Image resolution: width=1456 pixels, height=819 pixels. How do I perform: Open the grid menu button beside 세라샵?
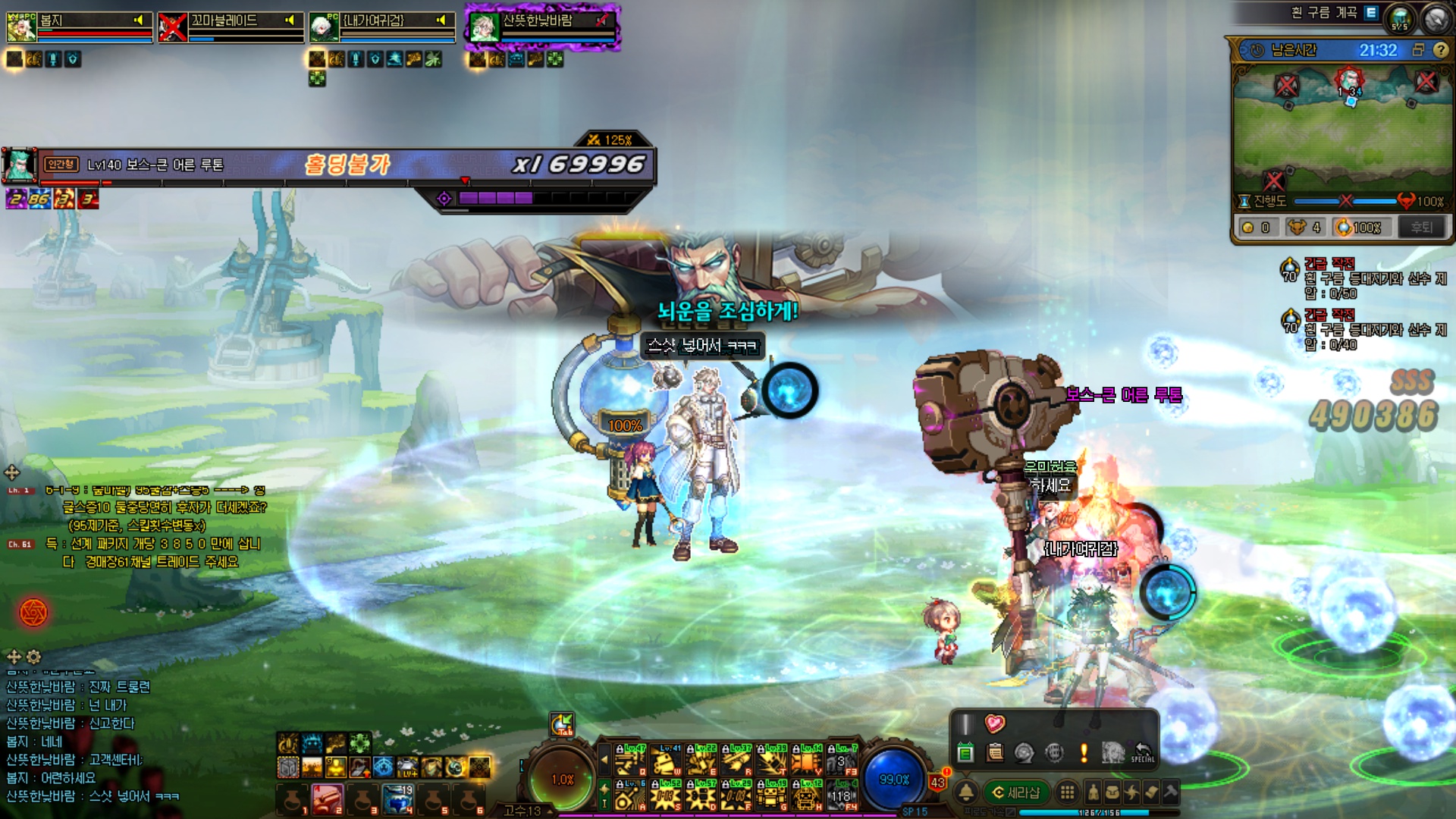click(1067, 792)
